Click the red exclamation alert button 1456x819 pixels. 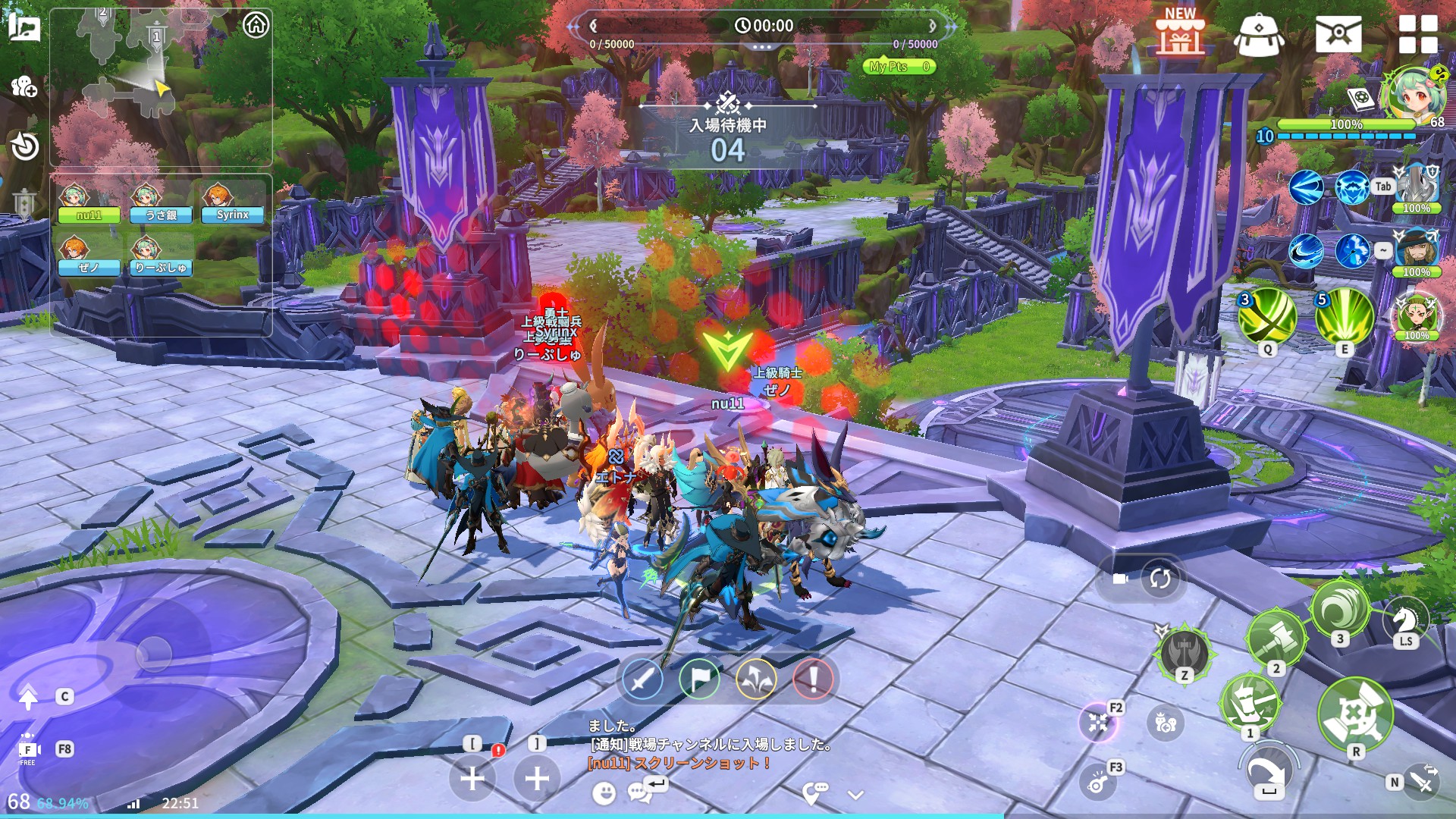[x=813, y=679]
